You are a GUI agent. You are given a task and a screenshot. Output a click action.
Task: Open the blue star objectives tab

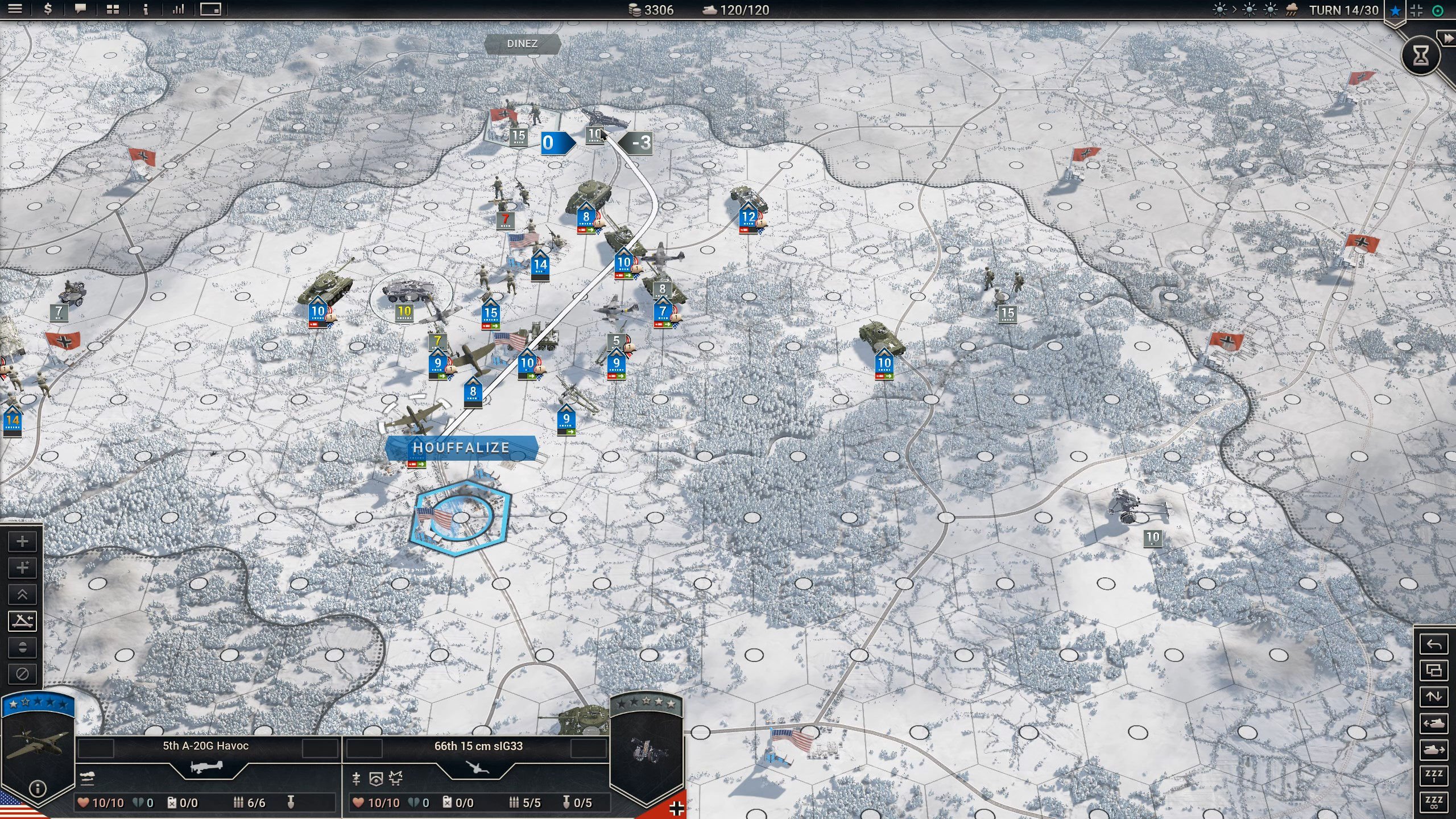click(x=1395, y=10)
